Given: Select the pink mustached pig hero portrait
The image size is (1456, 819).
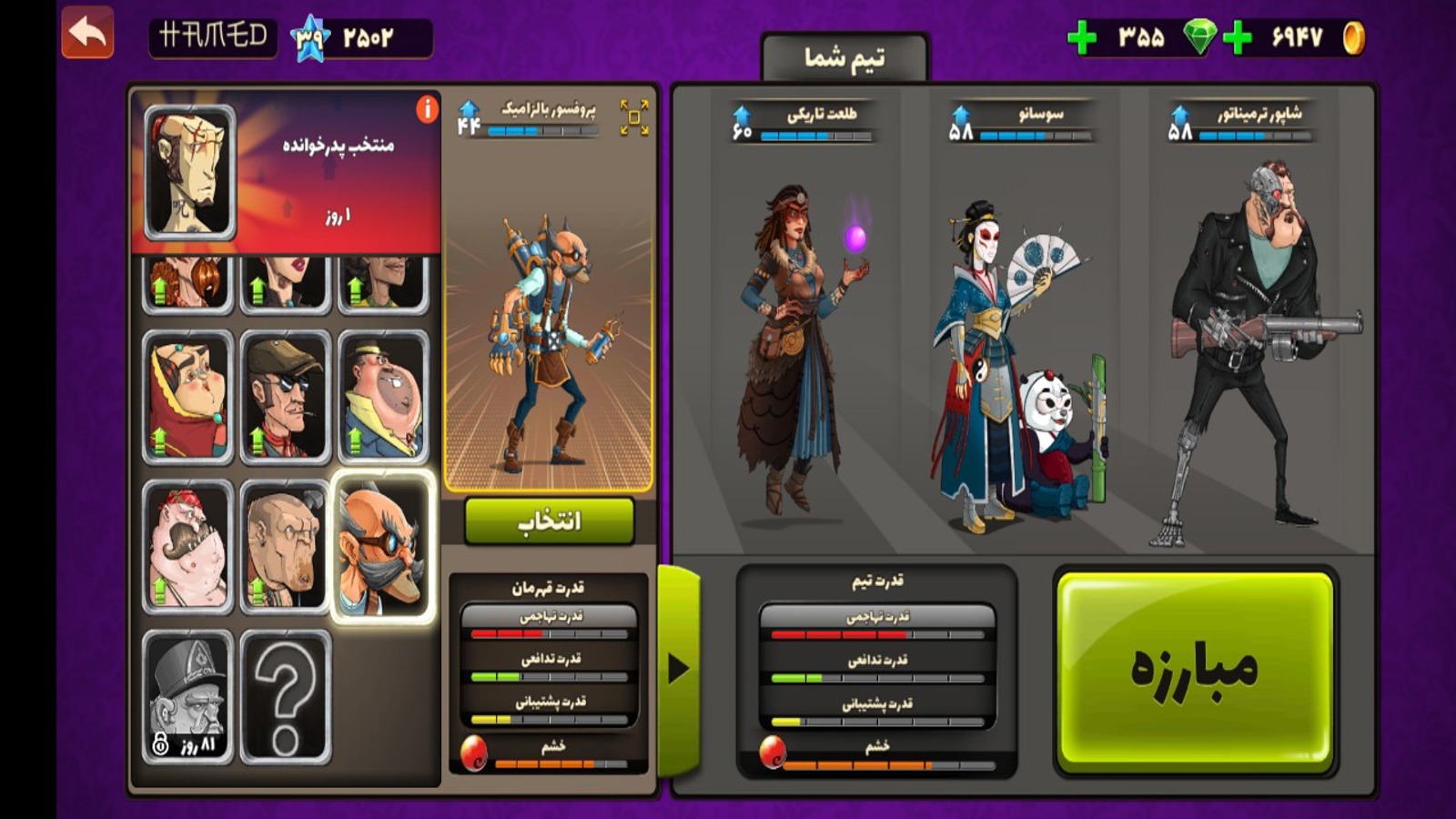Looking at the screenshot, I should point(188,546).
